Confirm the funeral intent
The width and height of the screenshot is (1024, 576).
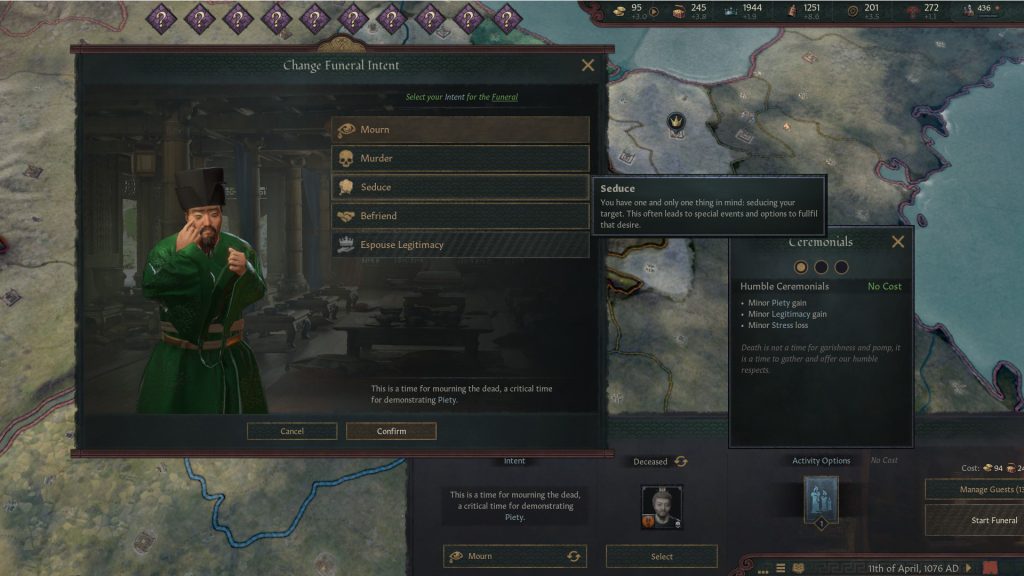click(391, 431)
